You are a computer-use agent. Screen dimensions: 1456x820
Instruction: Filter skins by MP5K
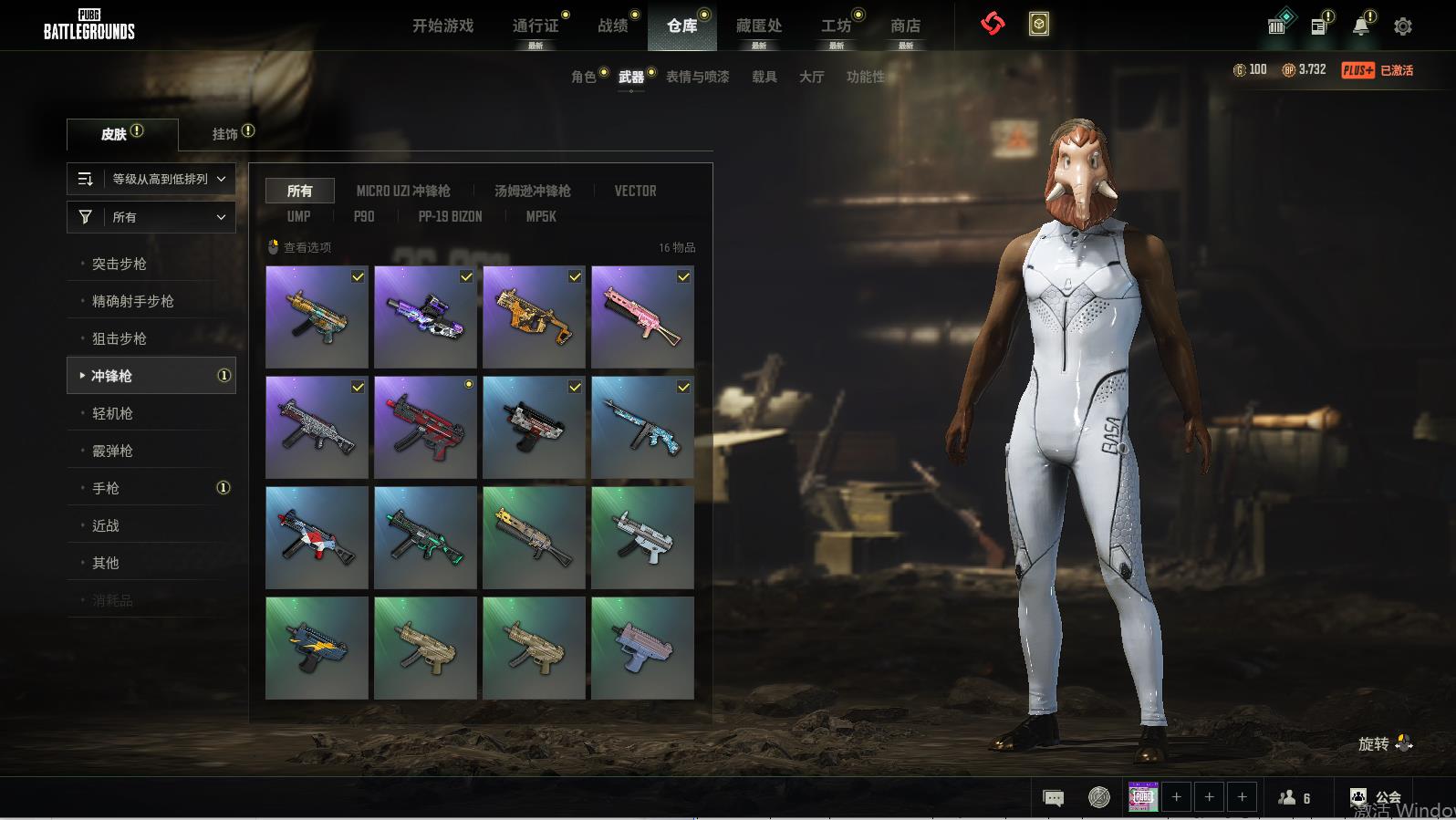pos(540,216)
